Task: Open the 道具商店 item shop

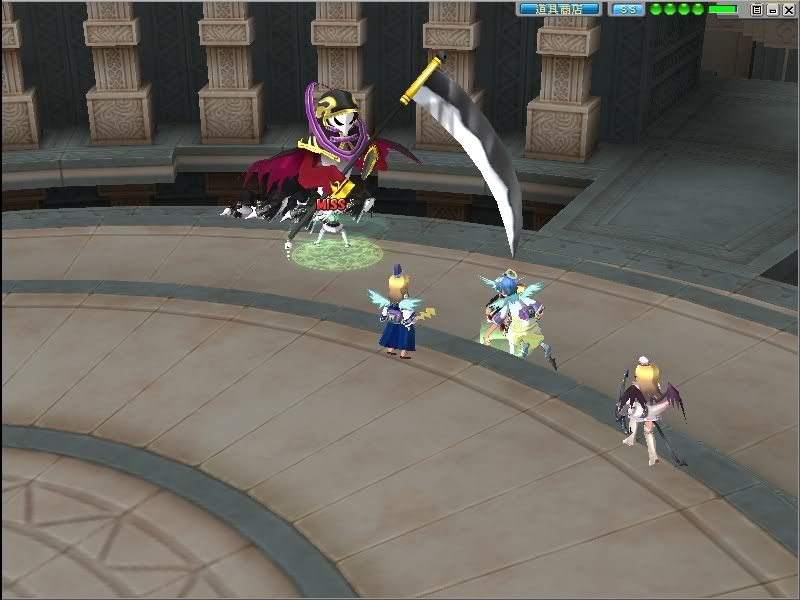Action: [x=559, y=9]
